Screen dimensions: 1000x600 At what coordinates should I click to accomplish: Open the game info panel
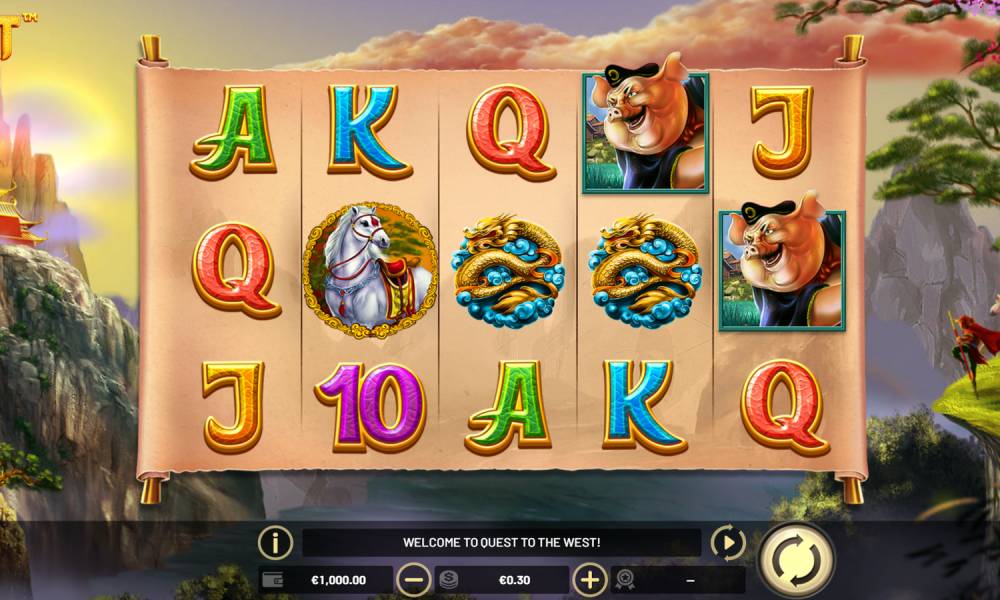(275, 543)
